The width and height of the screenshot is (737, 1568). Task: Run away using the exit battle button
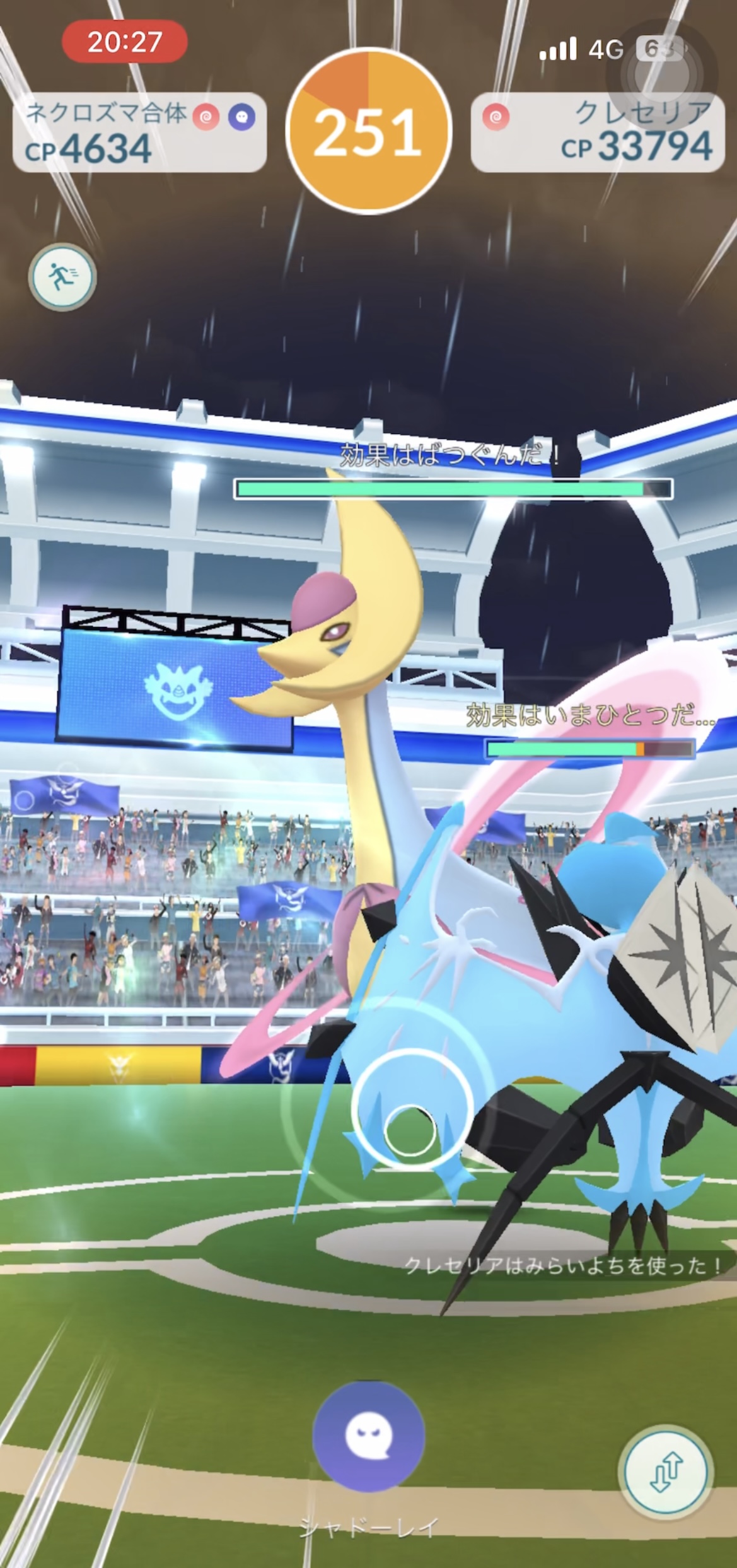point(62,277)
